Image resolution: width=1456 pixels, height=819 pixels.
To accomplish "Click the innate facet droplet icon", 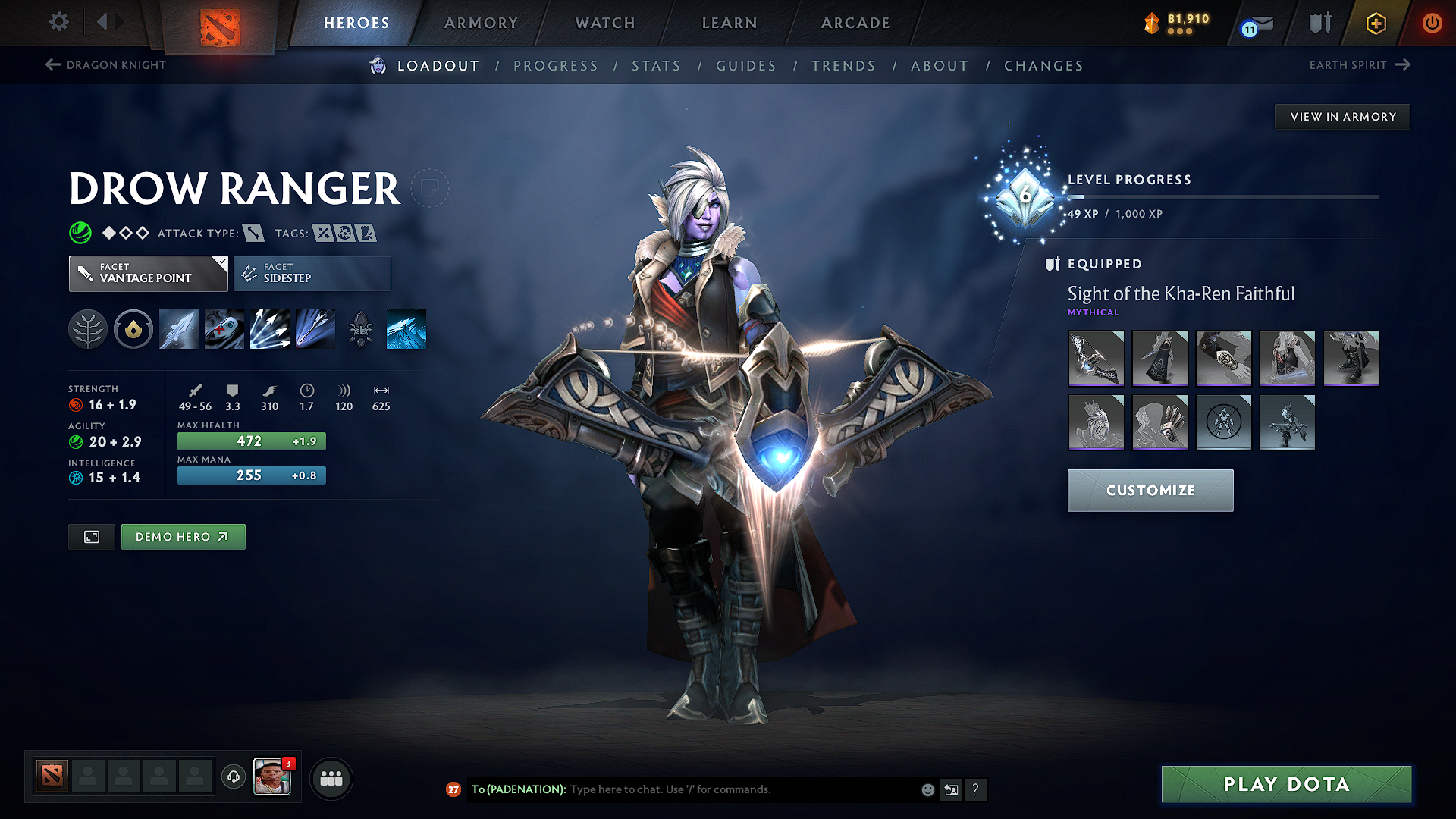I will [x=133, y=328].
